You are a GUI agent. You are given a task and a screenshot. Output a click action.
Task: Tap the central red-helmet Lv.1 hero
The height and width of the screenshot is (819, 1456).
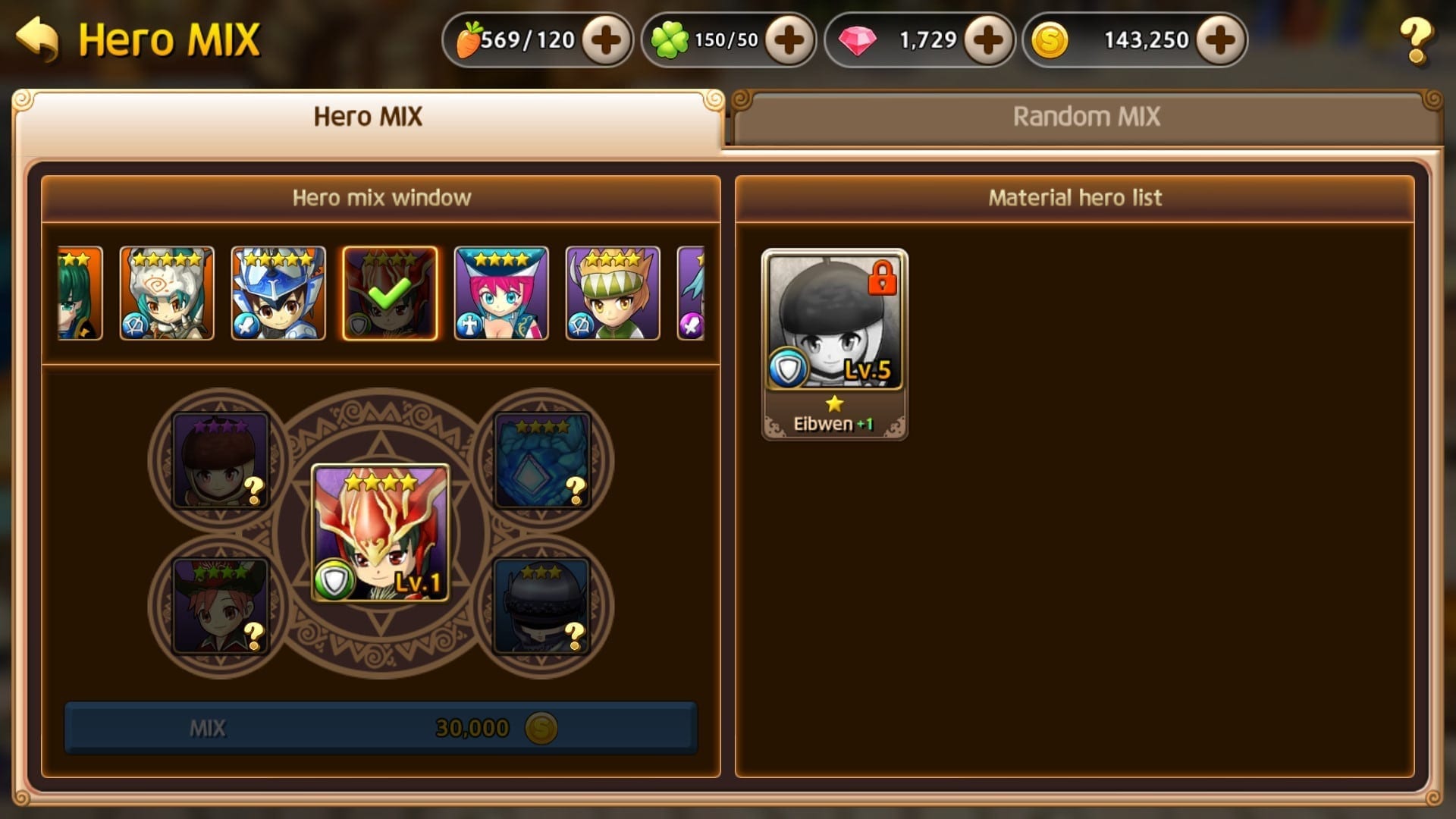pos(381,533)
